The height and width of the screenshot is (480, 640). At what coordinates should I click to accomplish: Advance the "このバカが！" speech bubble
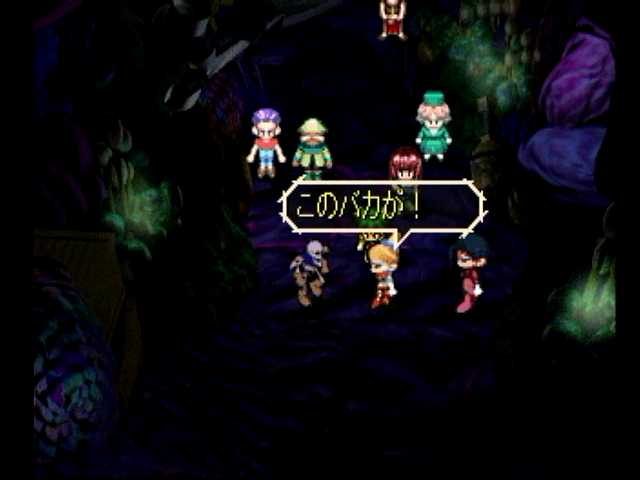382,207
